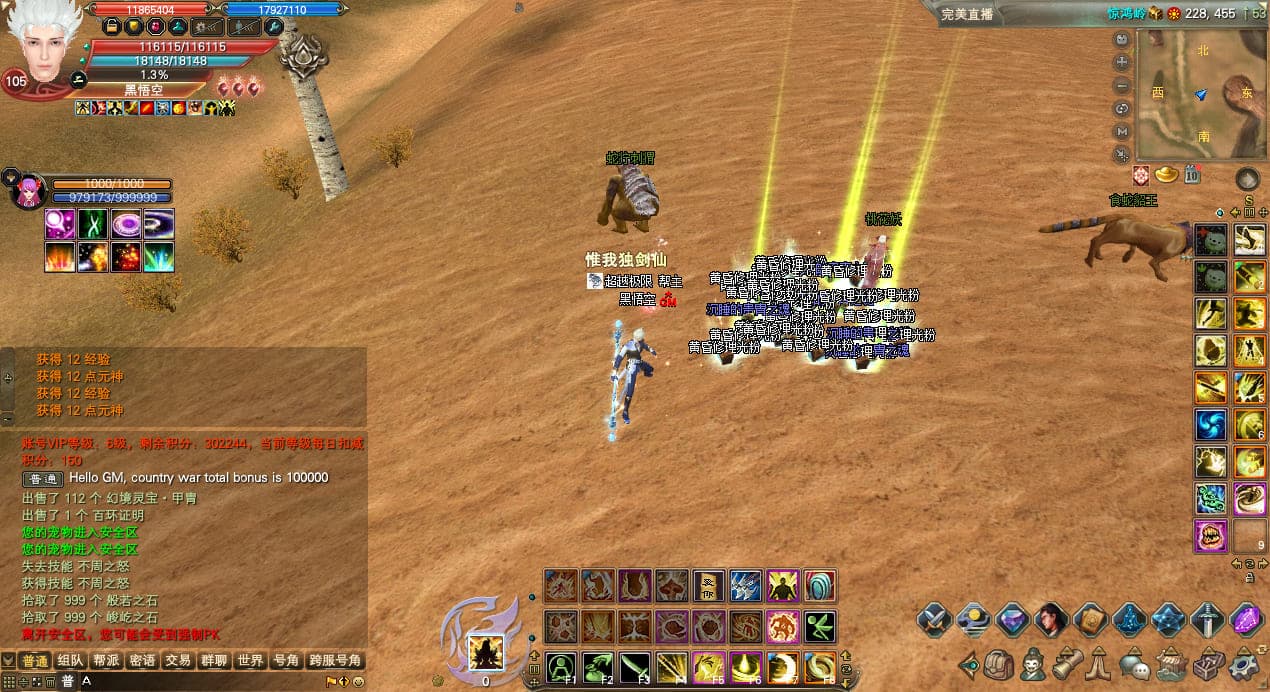Open the calendar events icon
This screenshot has height=692, width=1270.
click(x=1191, y=175)
